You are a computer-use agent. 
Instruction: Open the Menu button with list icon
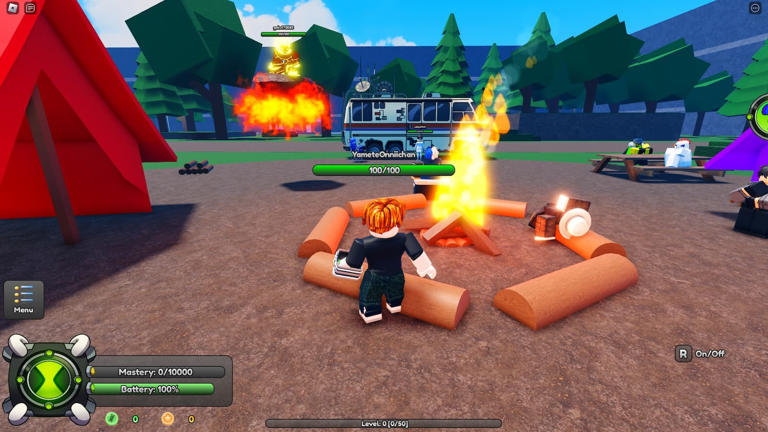(x=23, y=298)
